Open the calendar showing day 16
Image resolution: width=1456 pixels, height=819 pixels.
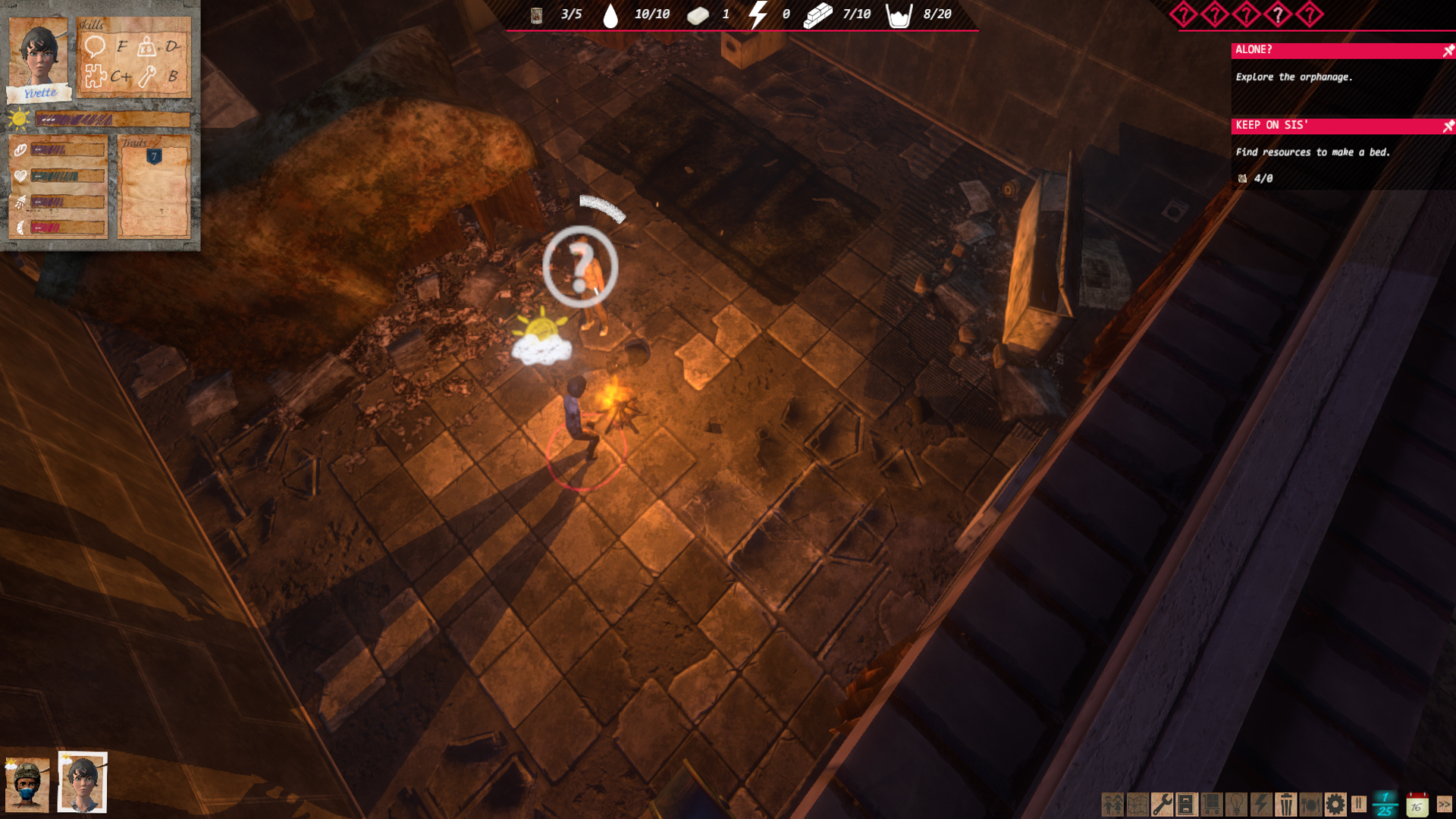click(x=1417, y=805)
